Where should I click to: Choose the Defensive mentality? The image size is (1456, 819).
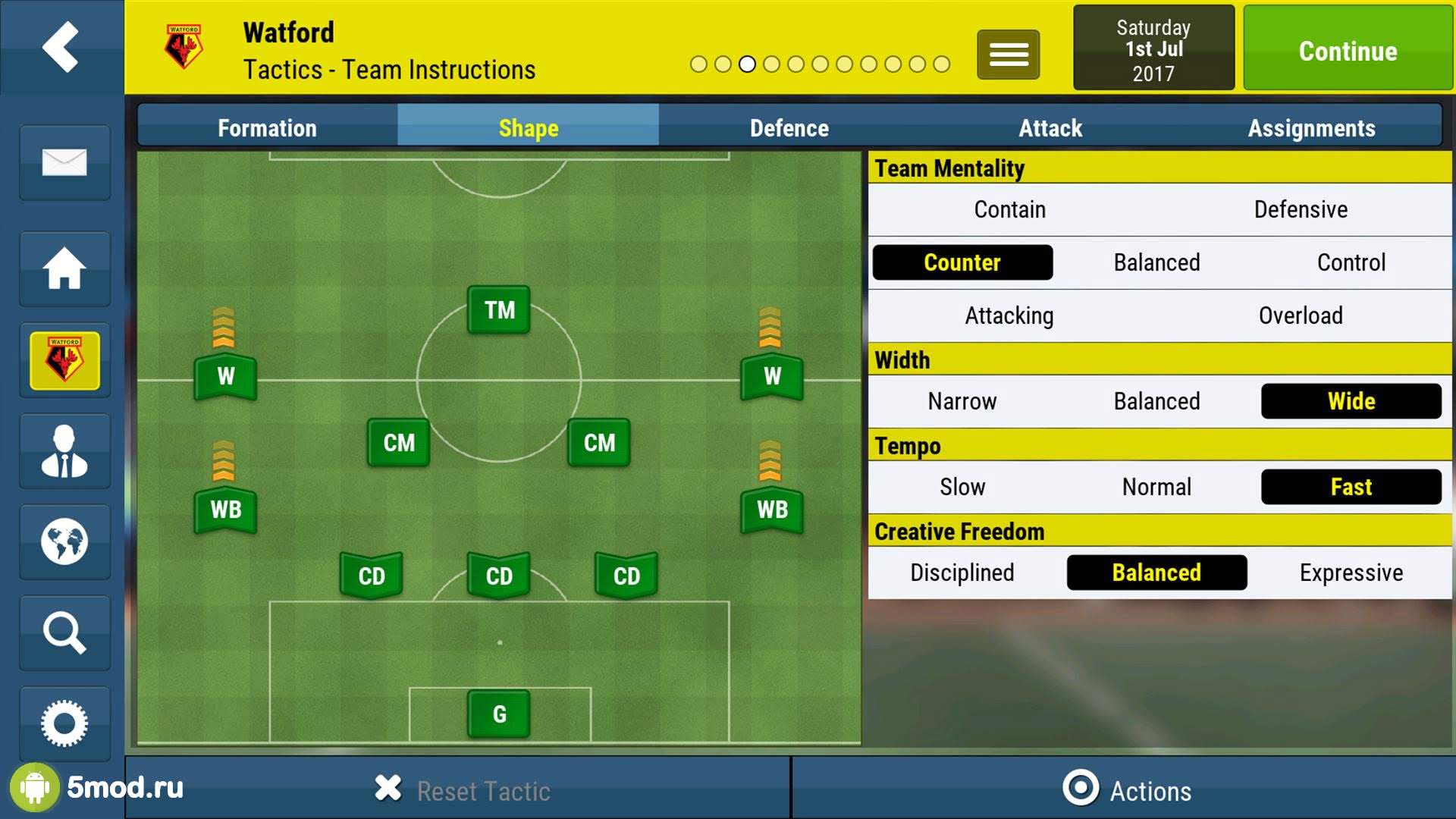pos(1301,209)
